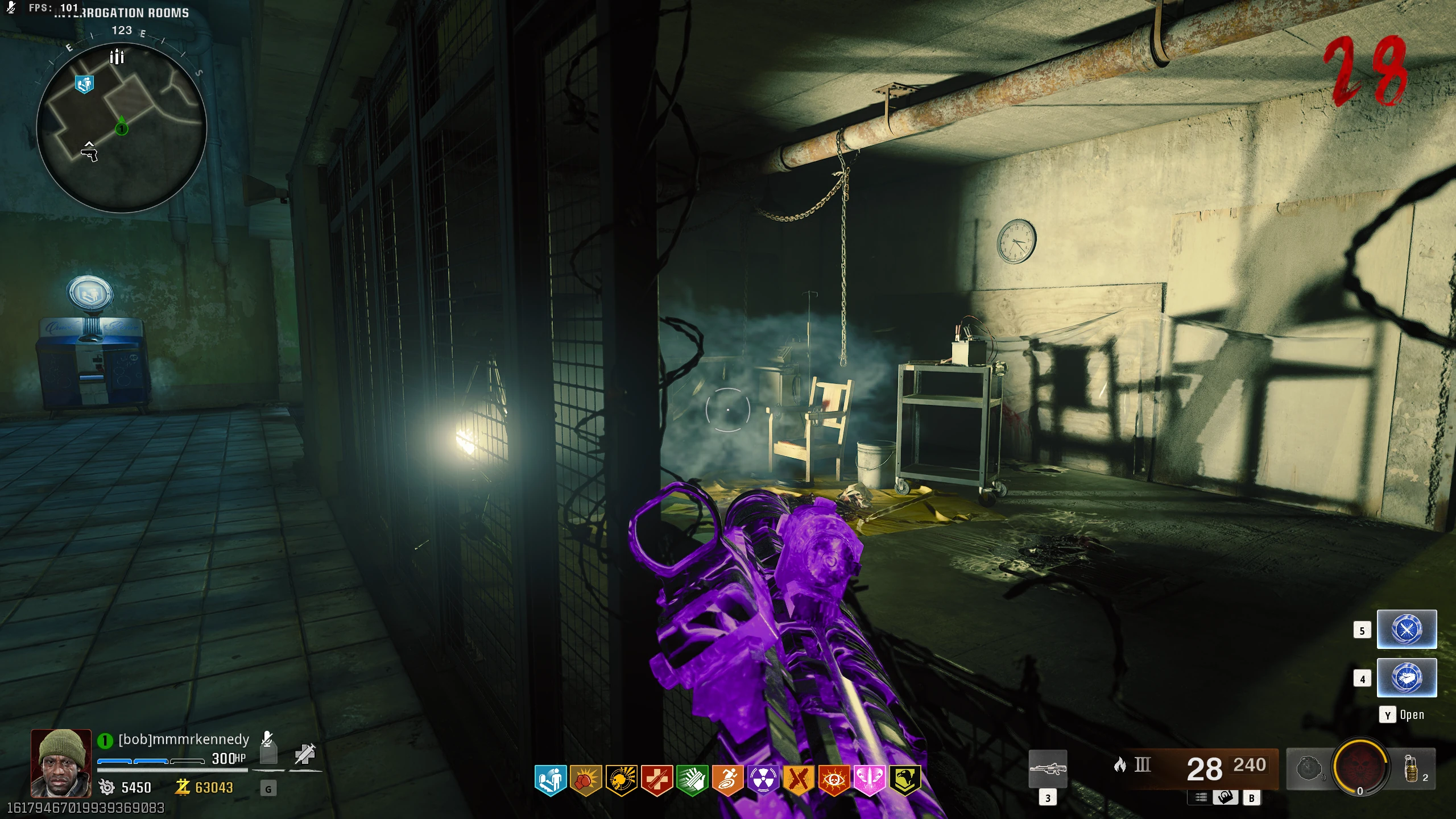Select the green Speed Cola hands perk icon

click(692, 780)
